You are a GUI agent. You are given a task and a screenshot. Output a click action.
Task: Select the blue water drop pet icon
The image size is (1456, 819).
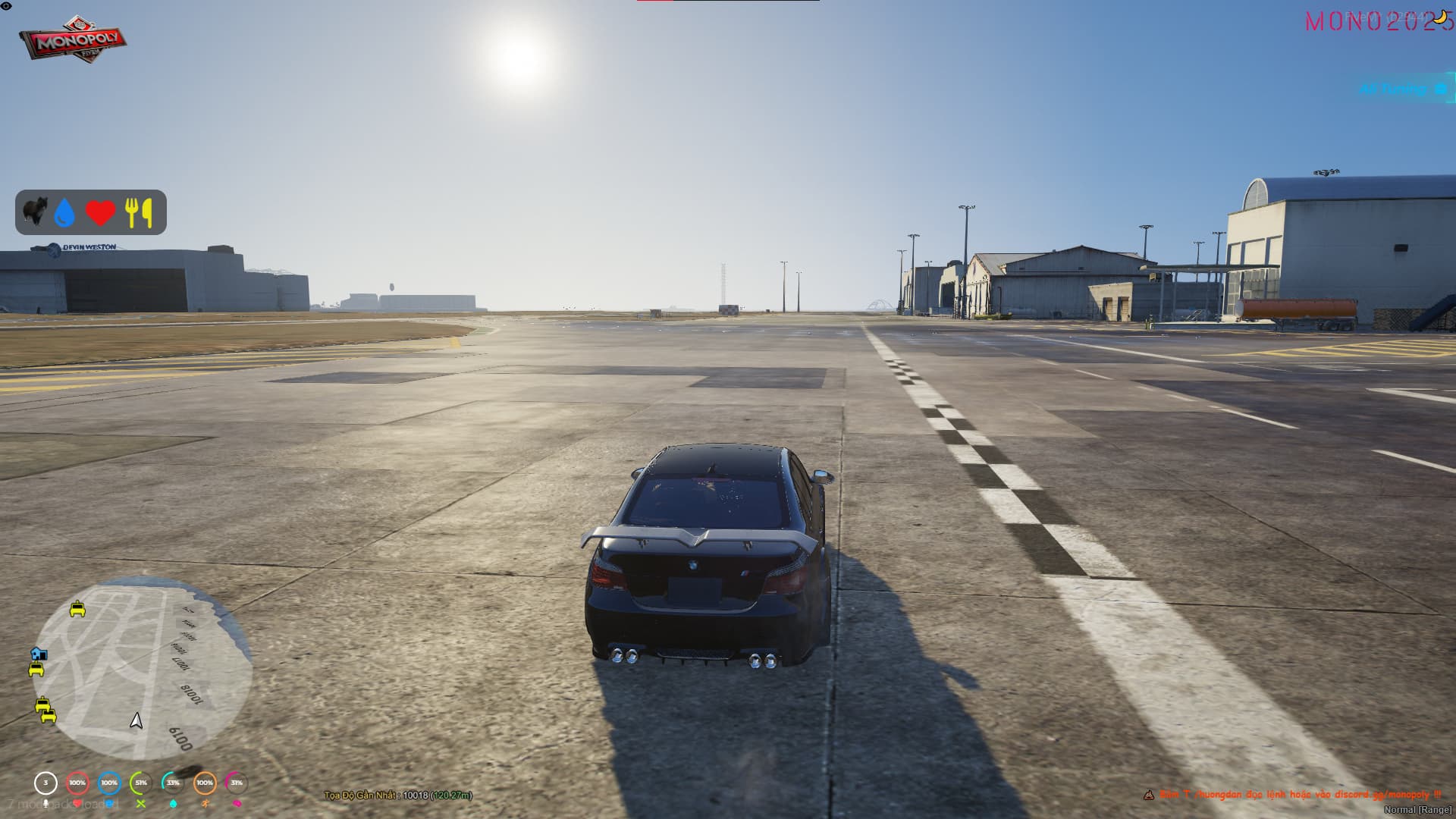[65, 213]
